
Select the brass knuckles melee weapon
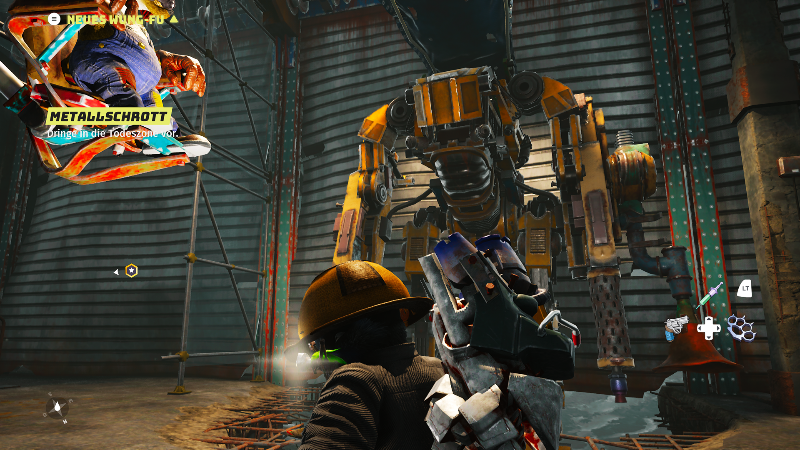(x=740, y=326)
